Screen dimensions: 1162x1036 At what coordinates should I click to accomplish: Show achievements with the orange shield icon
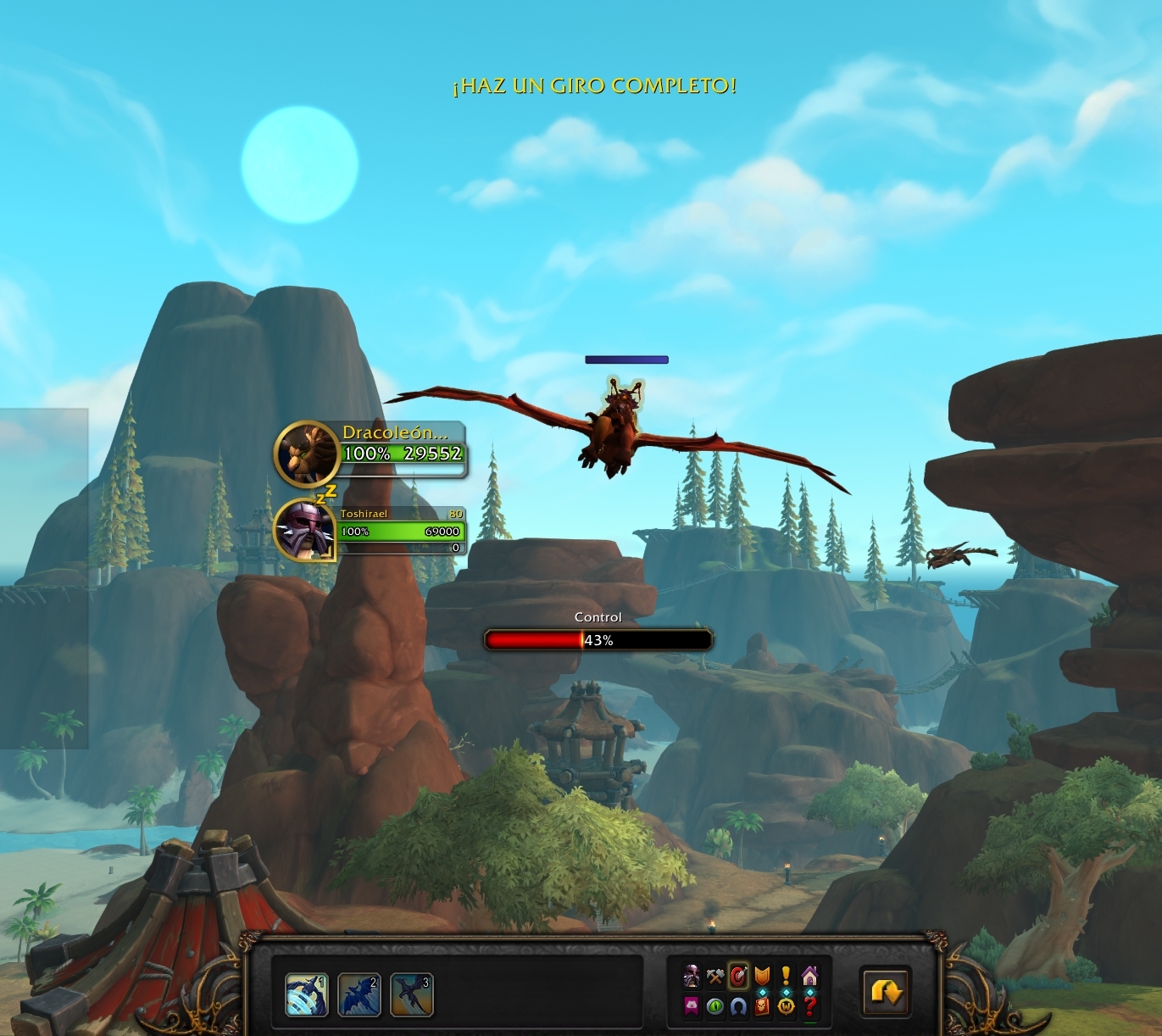(762, 977)
